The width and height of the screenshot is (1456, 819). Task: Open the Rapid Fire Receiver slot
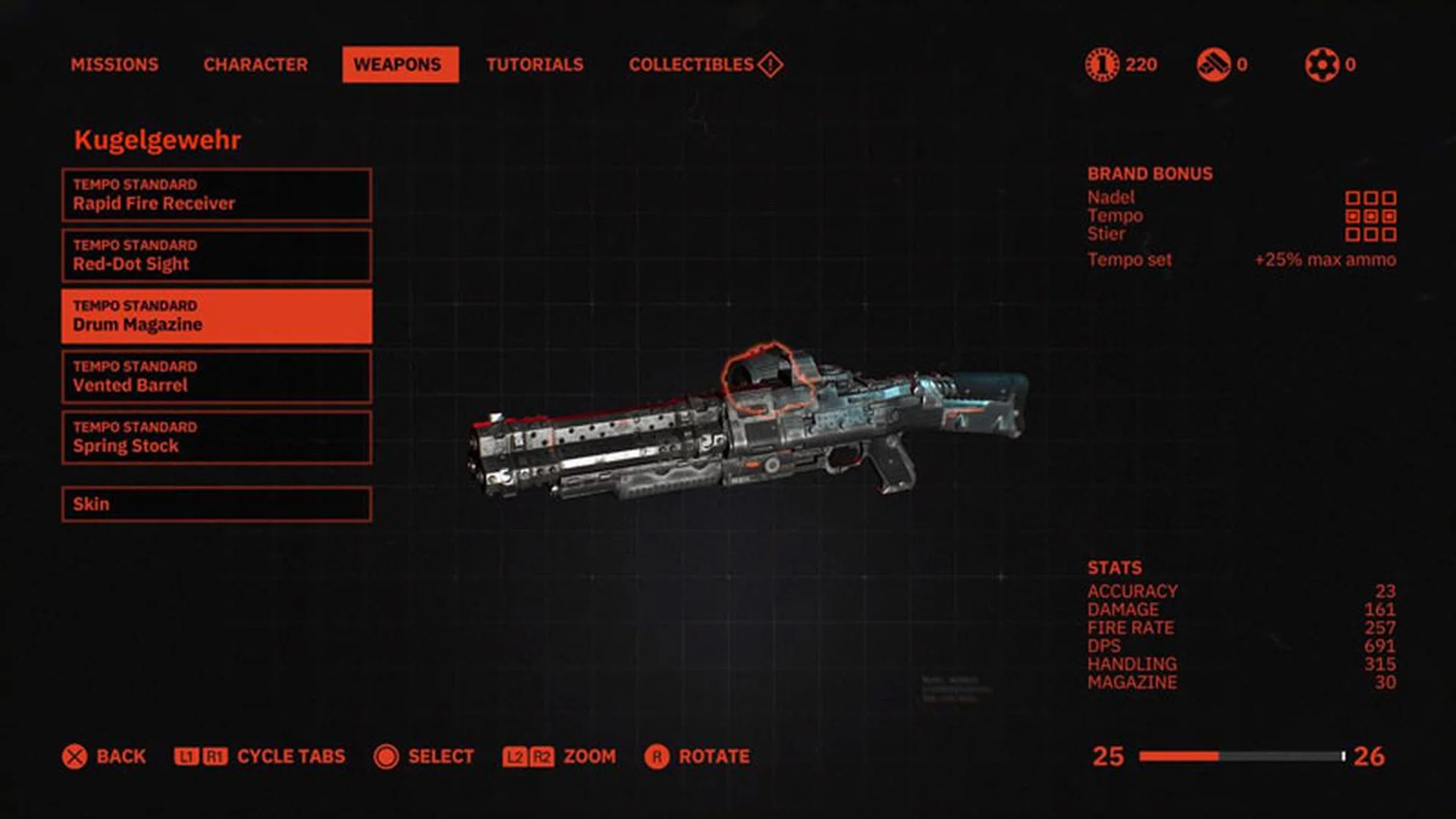[x=215, y=196]
